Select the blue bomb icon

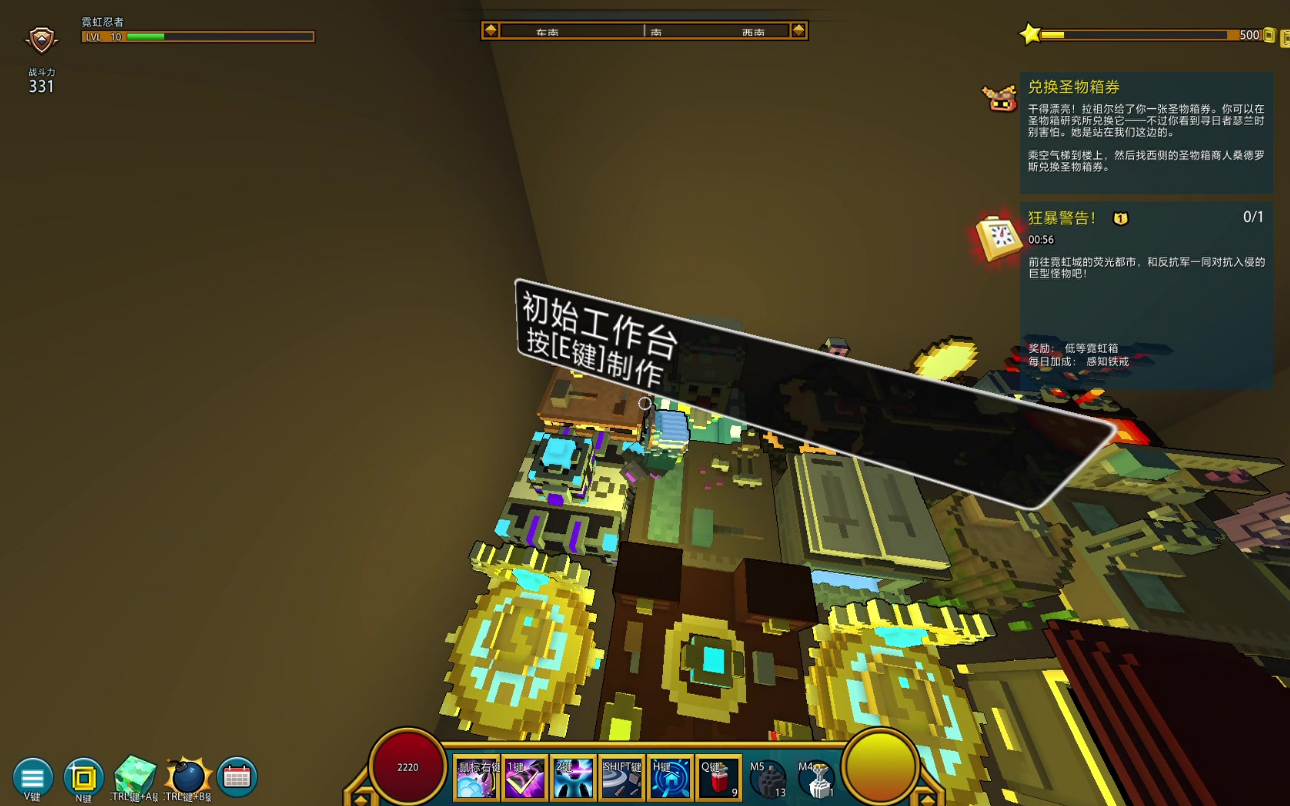[x=187, y=776]
